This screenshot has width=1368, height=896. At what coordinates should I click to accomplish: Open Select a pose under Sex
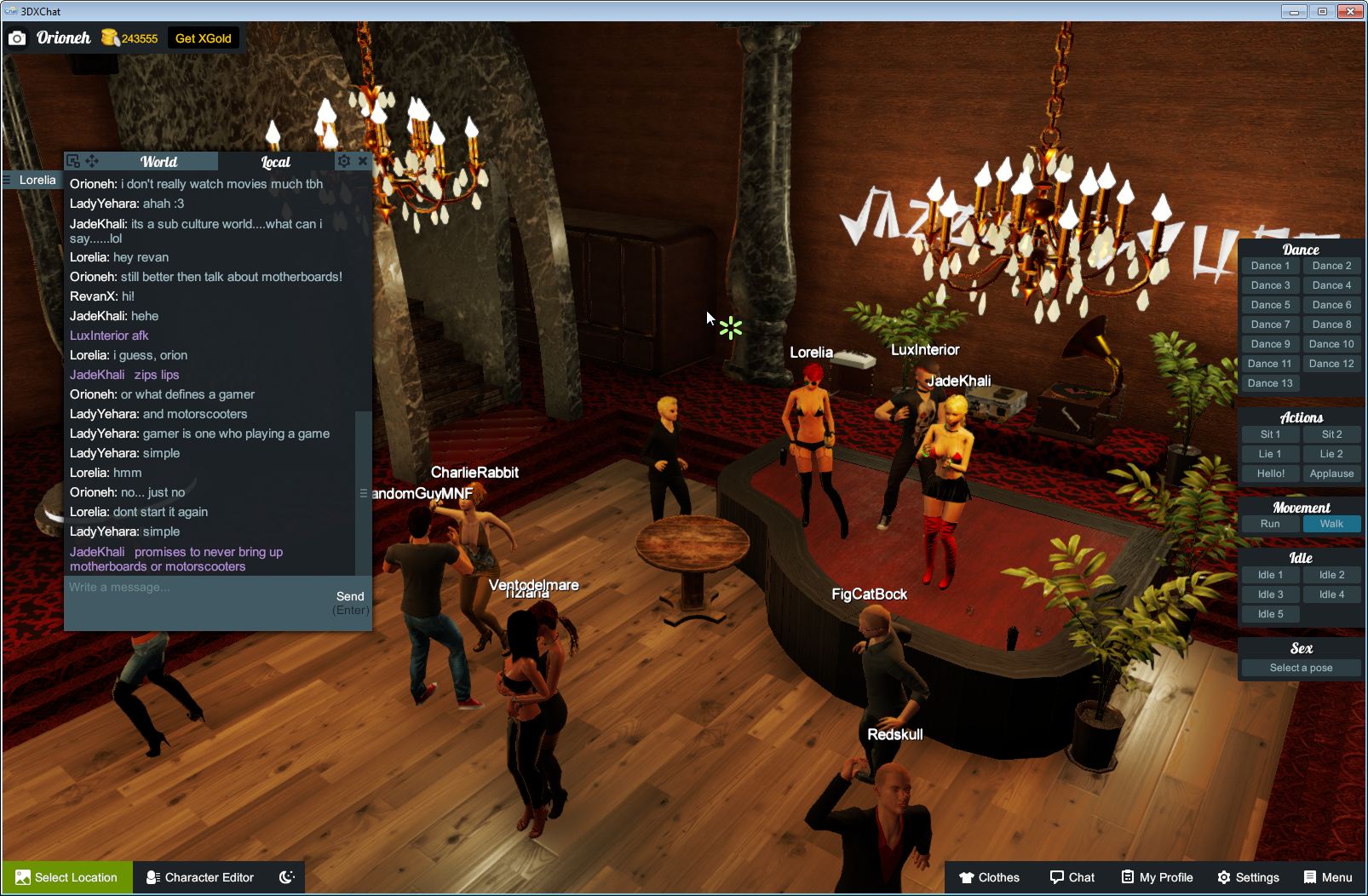[x=1301, y=667]
